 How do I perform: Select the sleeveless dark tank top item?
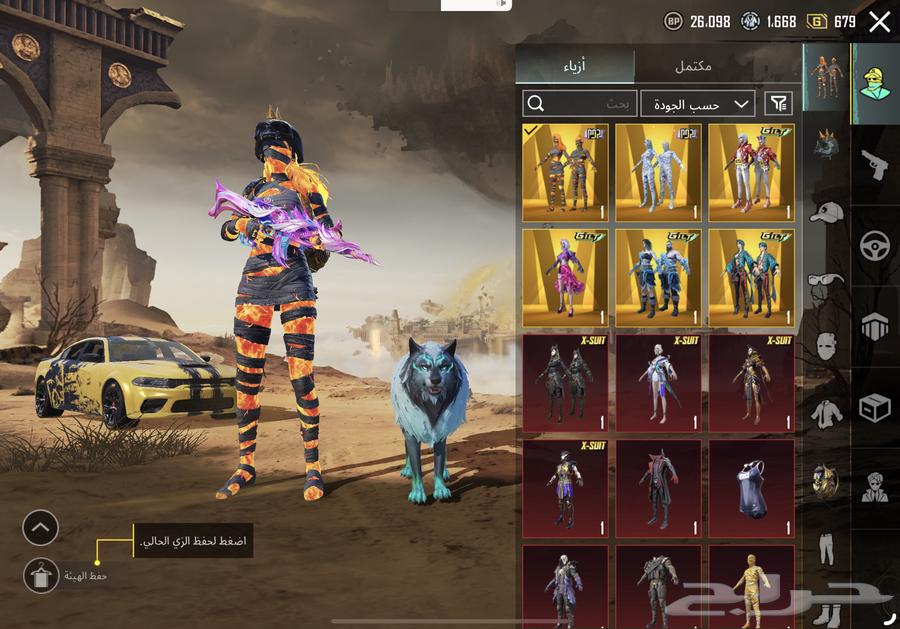click(751, 487)
